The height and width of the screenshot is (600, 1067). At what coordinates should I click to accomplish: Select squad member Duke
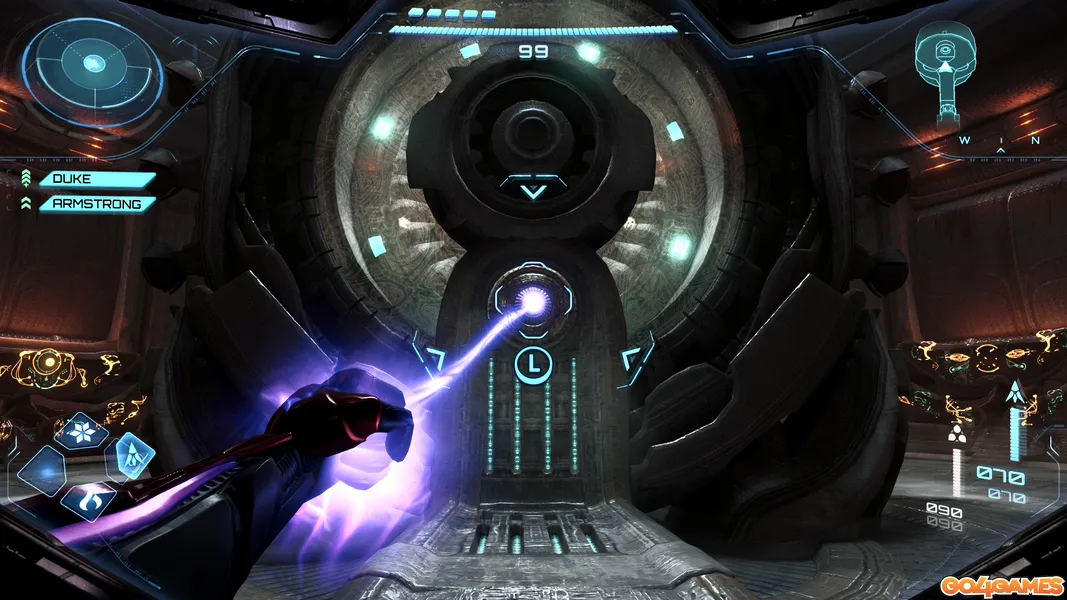coord(97,180)
